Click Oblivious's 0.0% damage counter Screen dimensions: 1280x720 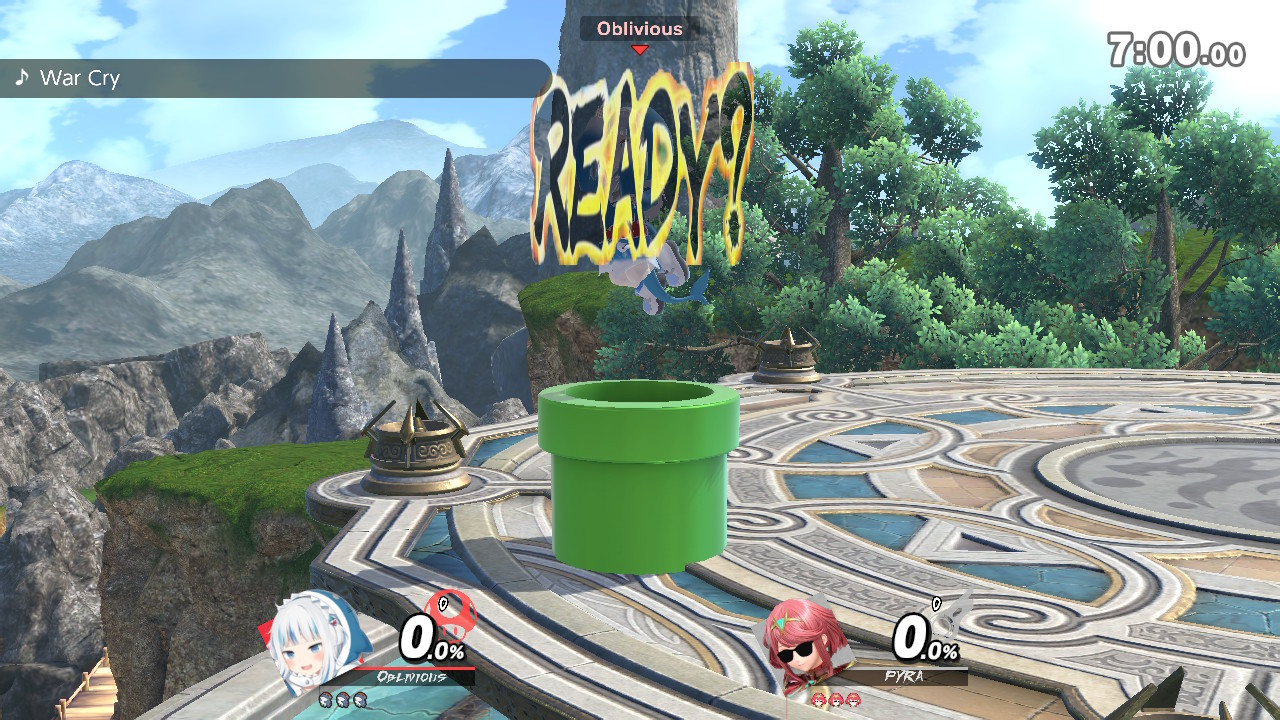(432, 639)
